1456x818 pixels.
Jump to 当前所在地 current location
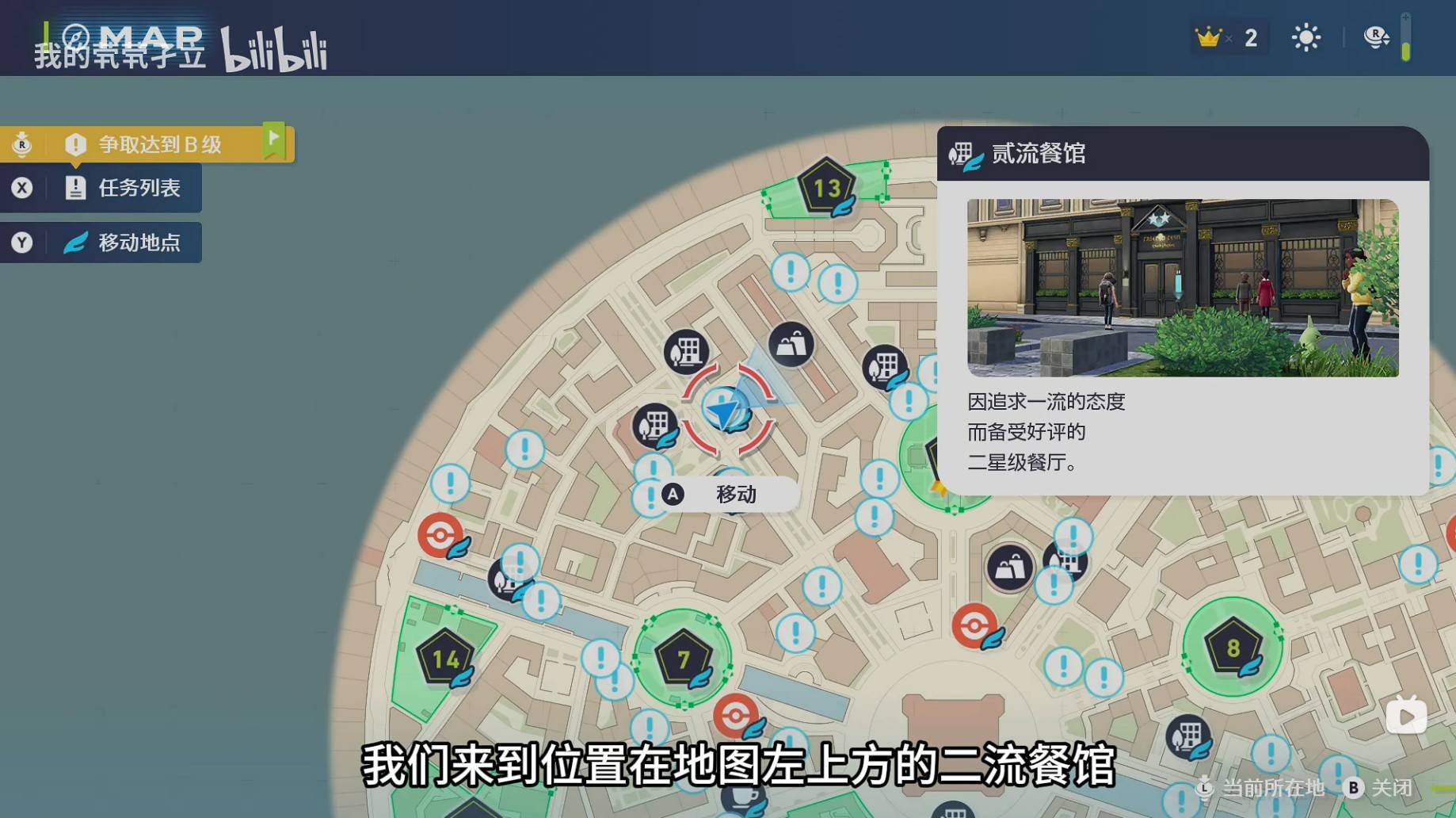(1263, 788)
